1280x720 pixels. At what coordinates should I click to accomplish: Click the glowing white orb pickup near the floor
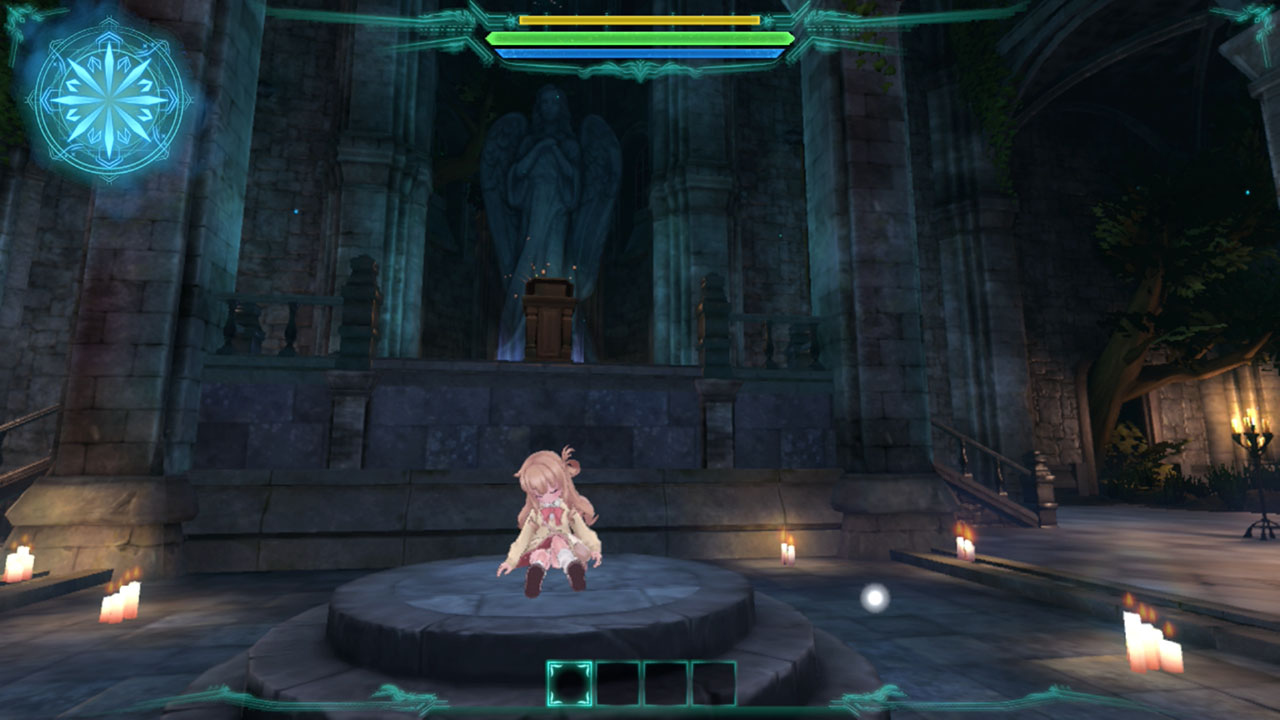click(875, 600)
